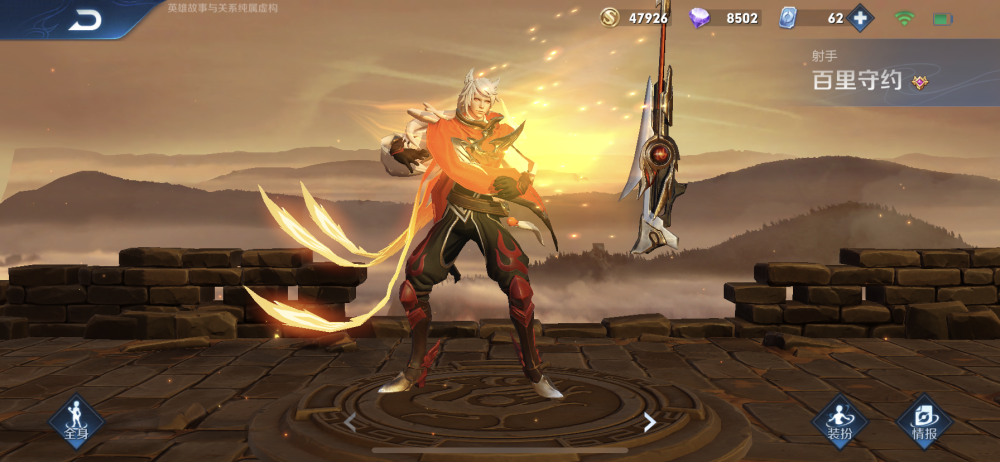Go back using the return arrow

[x=85, y=20]
